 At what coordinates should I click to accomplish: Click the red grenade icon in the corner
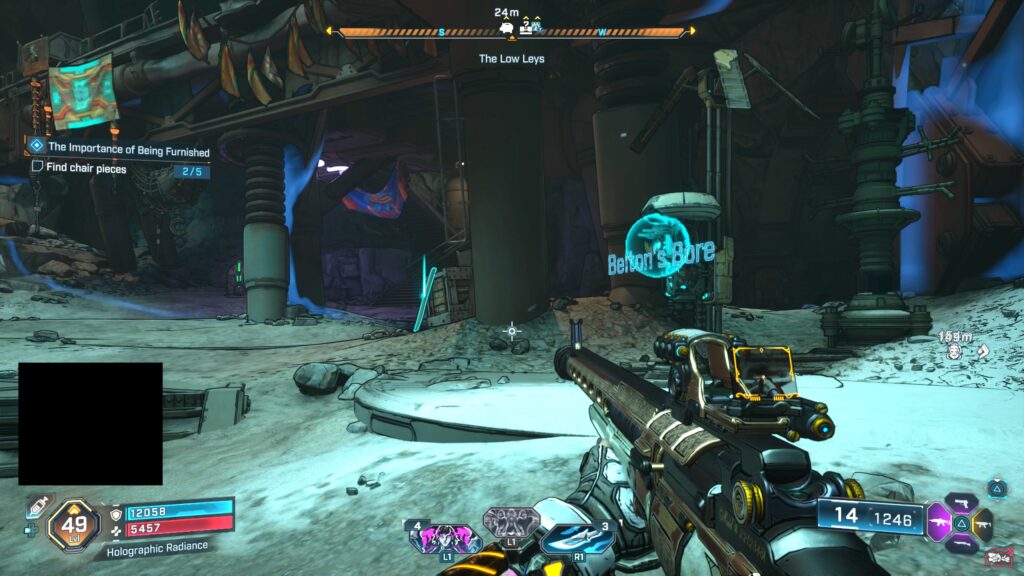click(x=998, y=558)
